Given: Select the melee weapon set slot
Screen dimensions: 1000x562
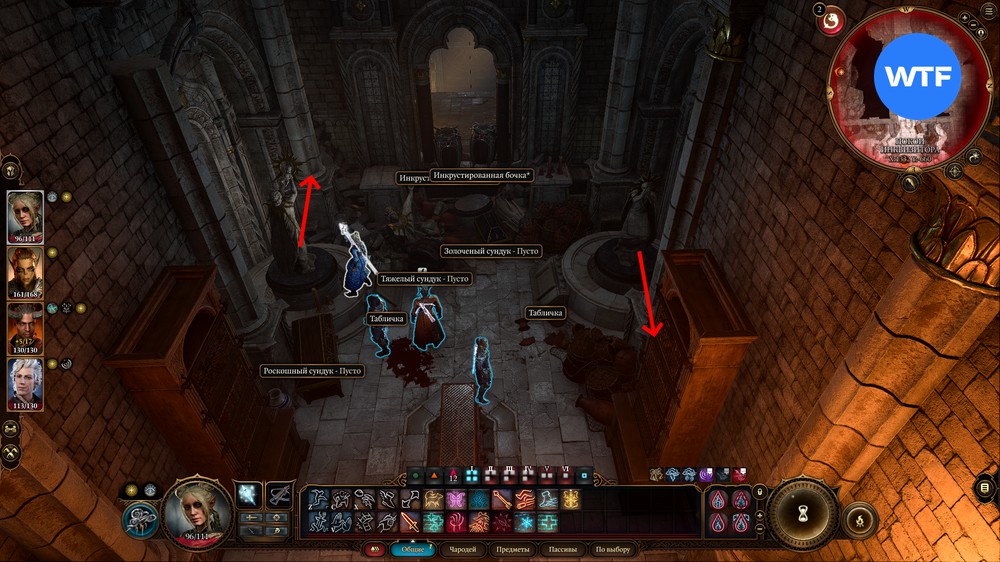Looking at the screenshot, I should click(x=249, y=493).
